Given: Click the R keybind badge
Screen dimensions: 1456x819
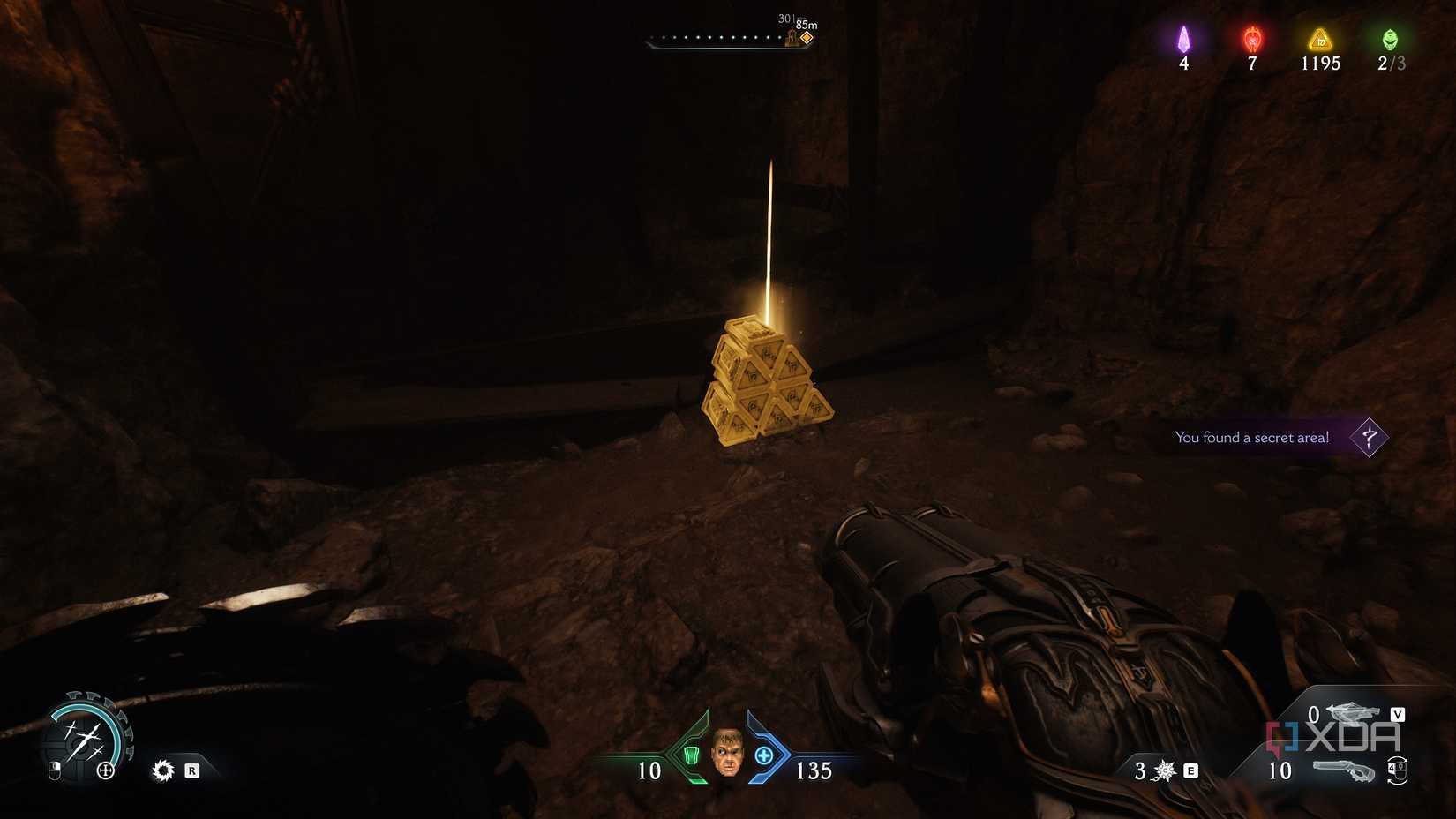Looking at the screenshot, I should 191,770.
